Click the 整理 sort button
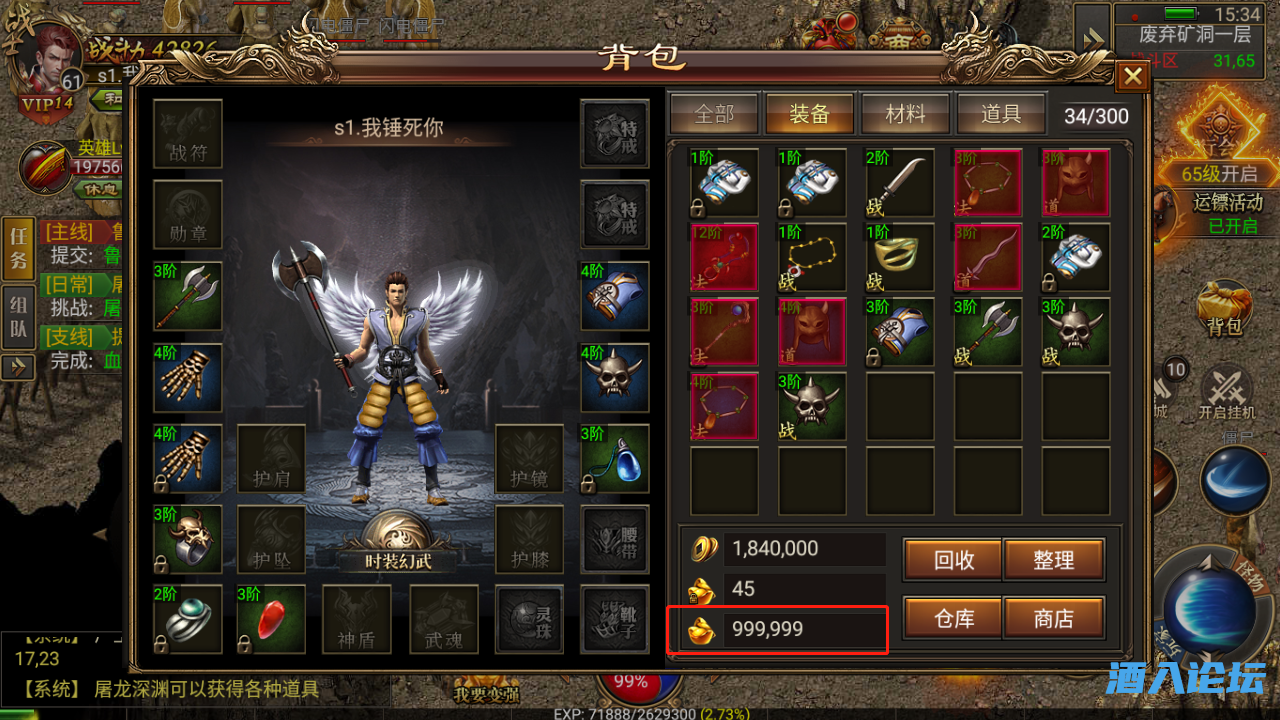This screenshot has height=720, width=1280. click(x=1055, y=560)
